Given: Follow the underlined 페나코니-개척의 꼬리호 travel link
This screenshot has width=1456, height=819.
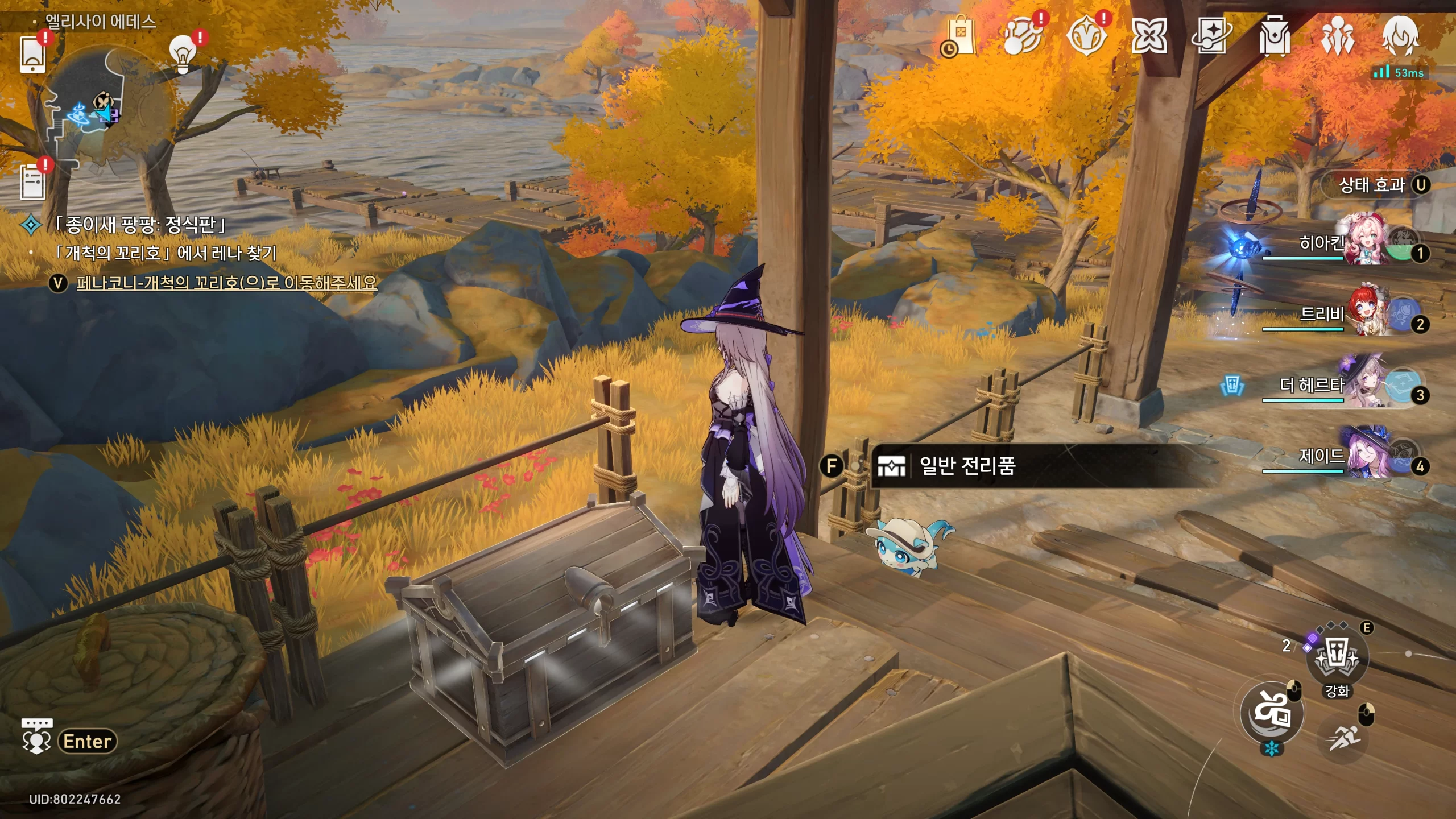Looking at the screenshot, I should point(226,283).
